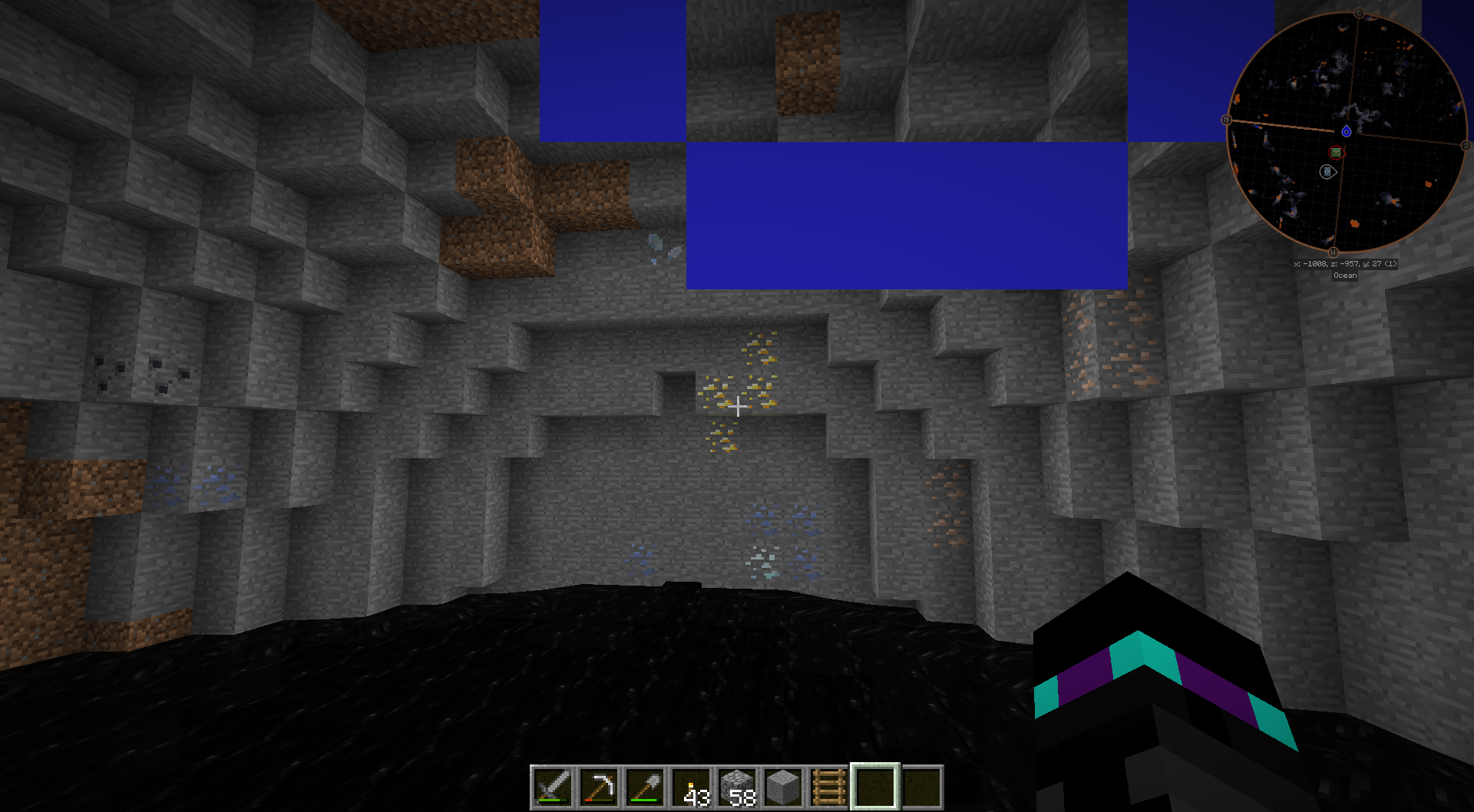Click the blue player marker on minimap

click(1347, 131)
